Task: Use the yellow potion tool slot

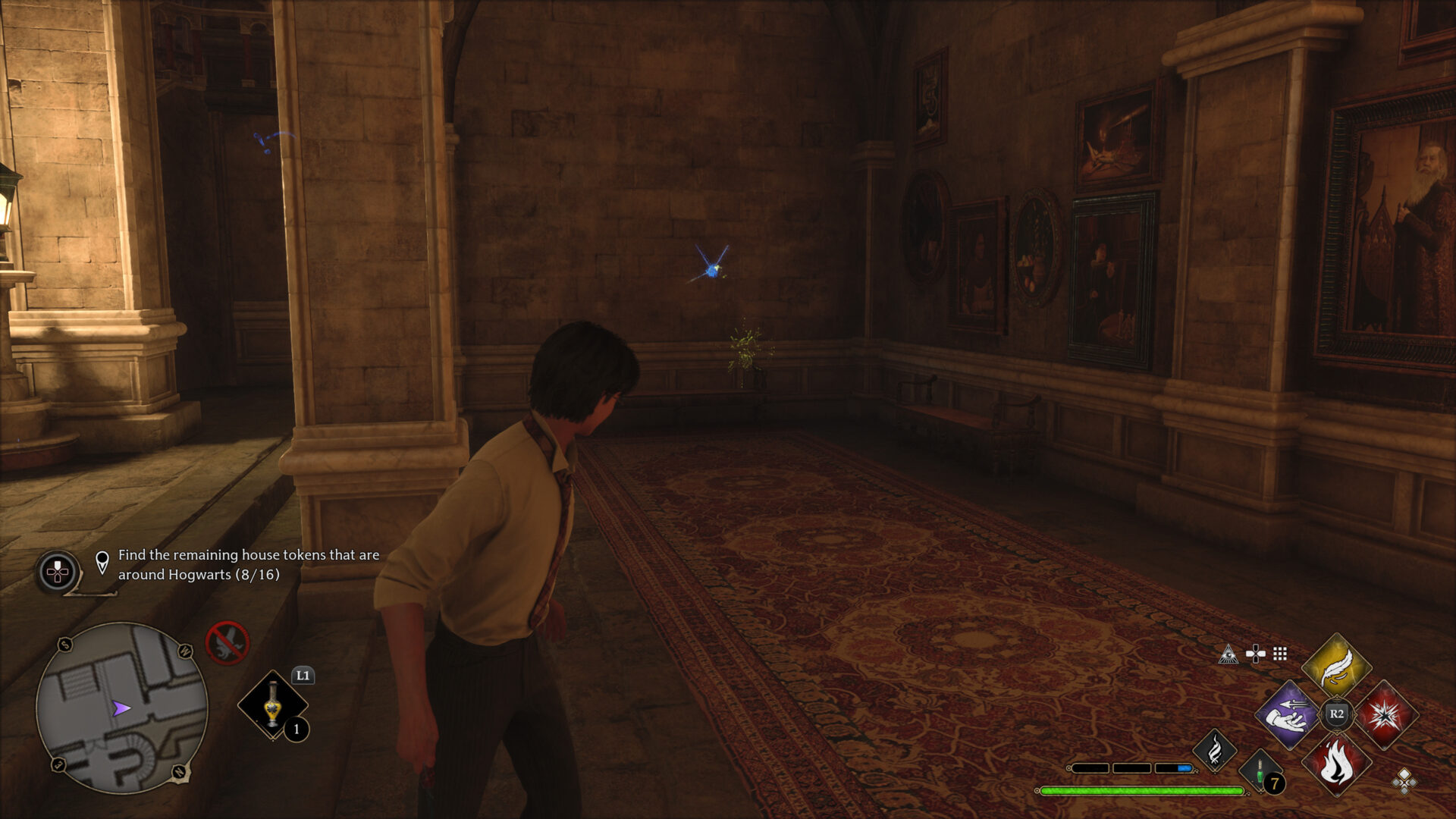Action: point(273,704)
